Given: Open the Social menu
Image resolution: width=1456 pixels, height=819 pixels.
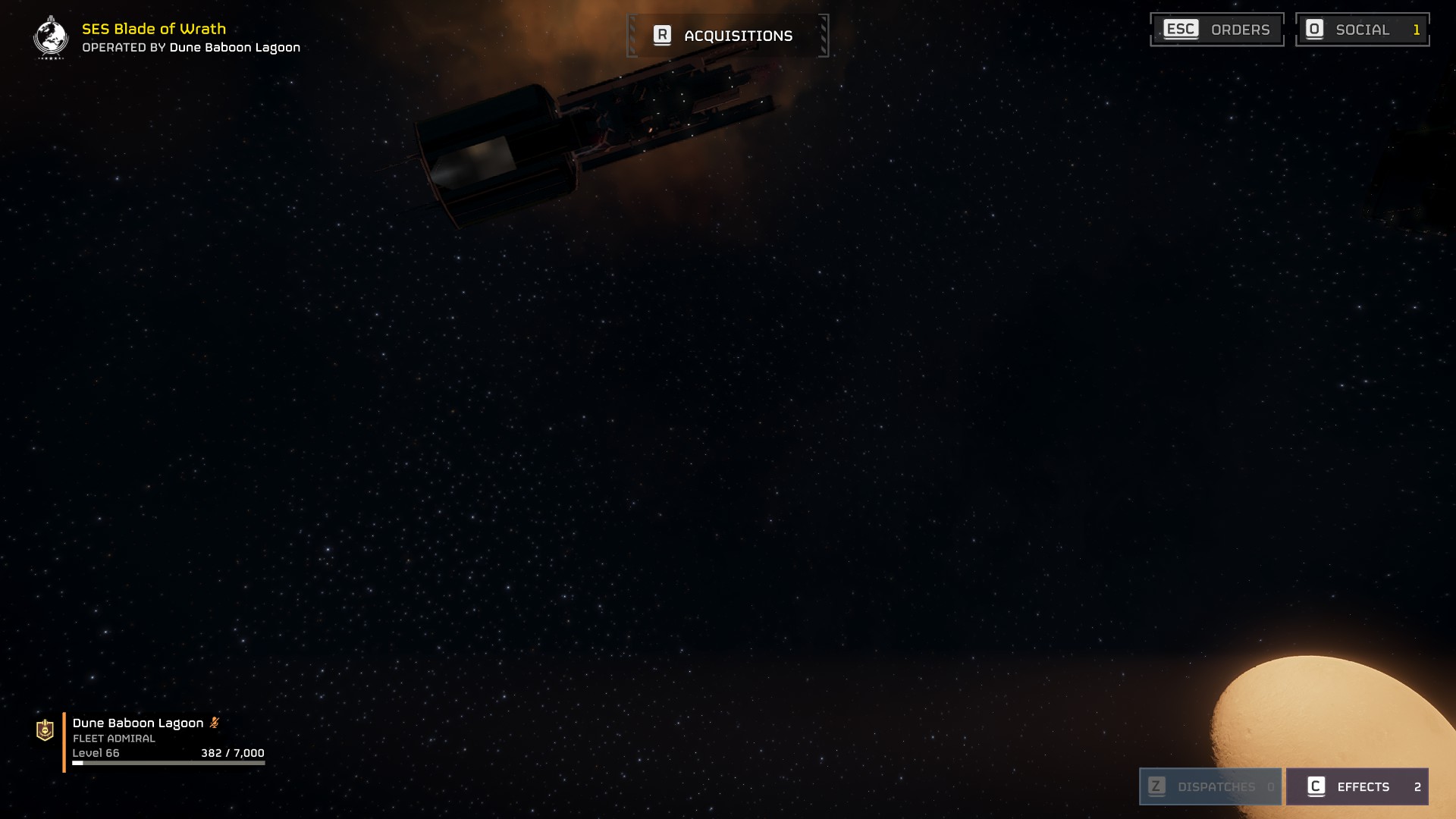Looking at the screenshot, I should point(1361,30).
